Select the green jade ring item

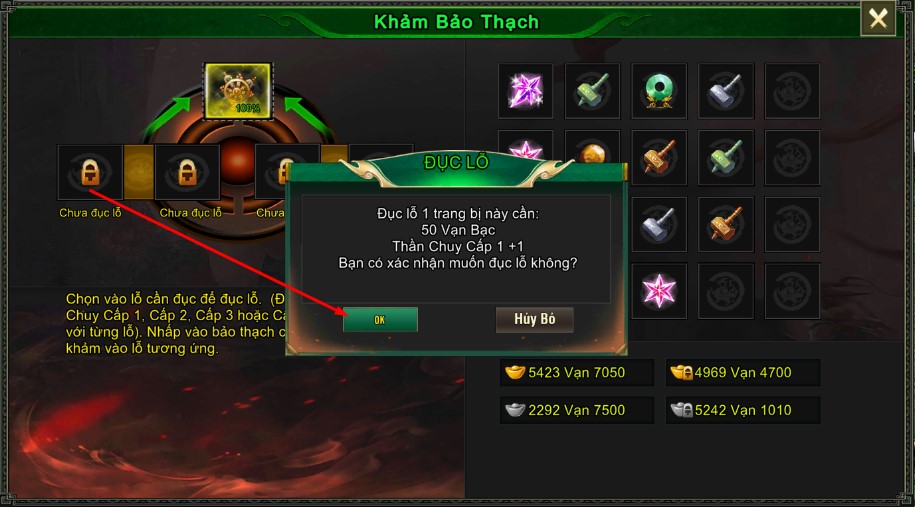point(659,91)
